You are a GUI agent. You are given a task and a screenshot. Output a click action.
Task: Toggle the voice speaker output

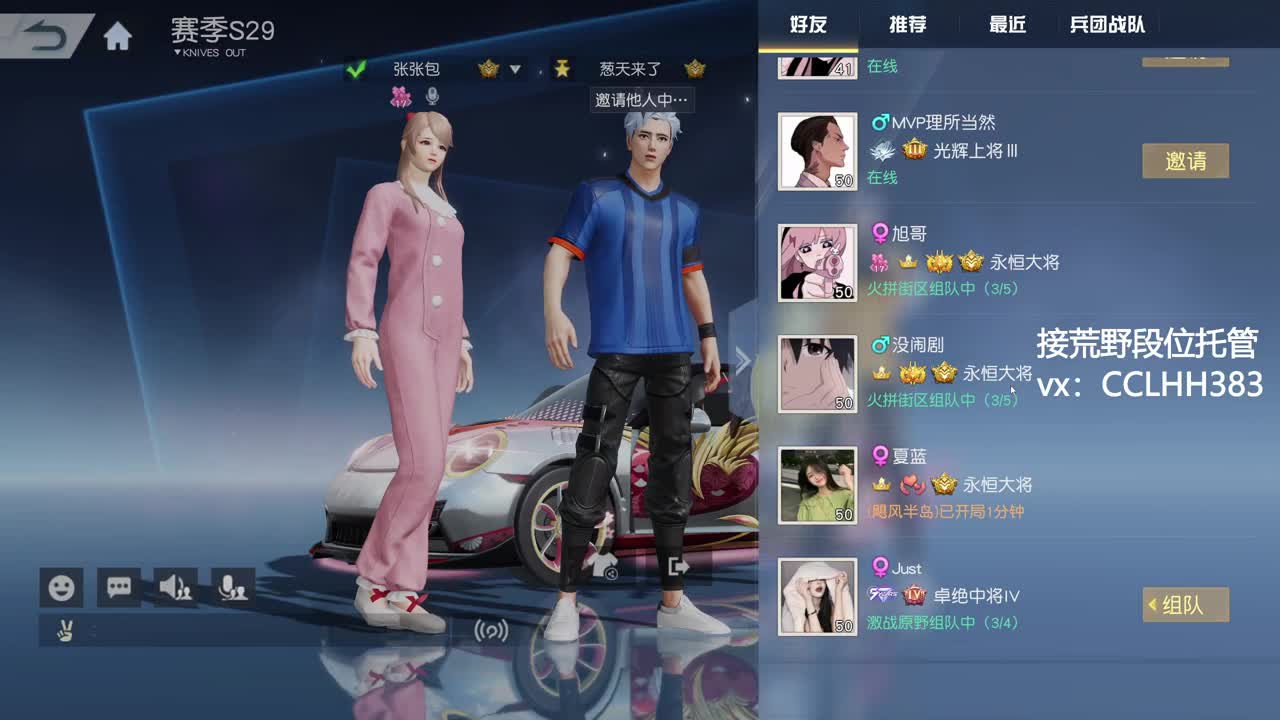[x=175, y=588]
